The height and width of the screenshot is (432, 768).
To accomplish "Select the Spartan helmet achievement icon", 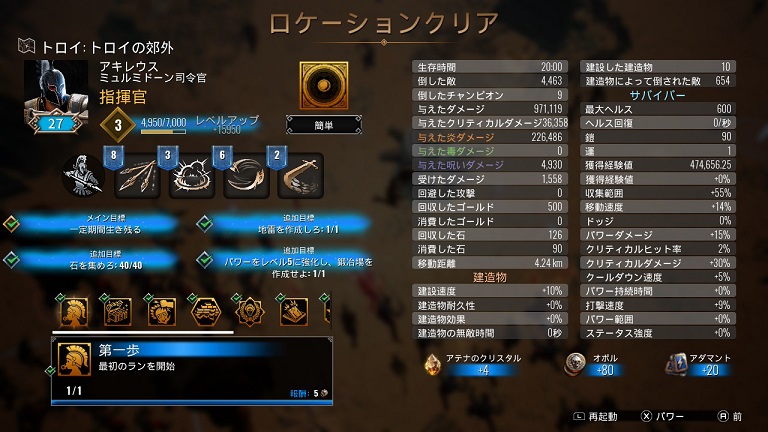I will tap(73, 311).
